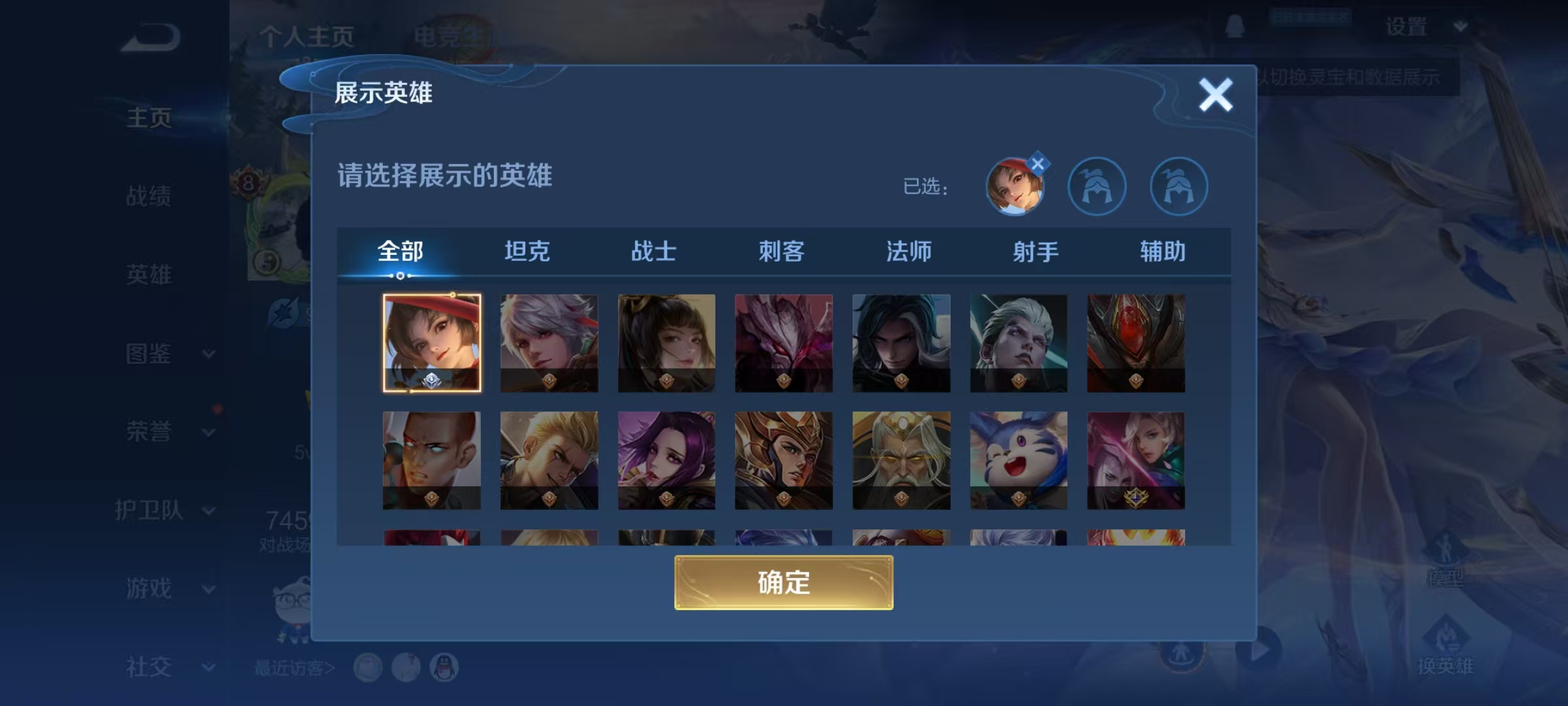Select the Luna hero thumbnail with gold border

click(431, 343)
